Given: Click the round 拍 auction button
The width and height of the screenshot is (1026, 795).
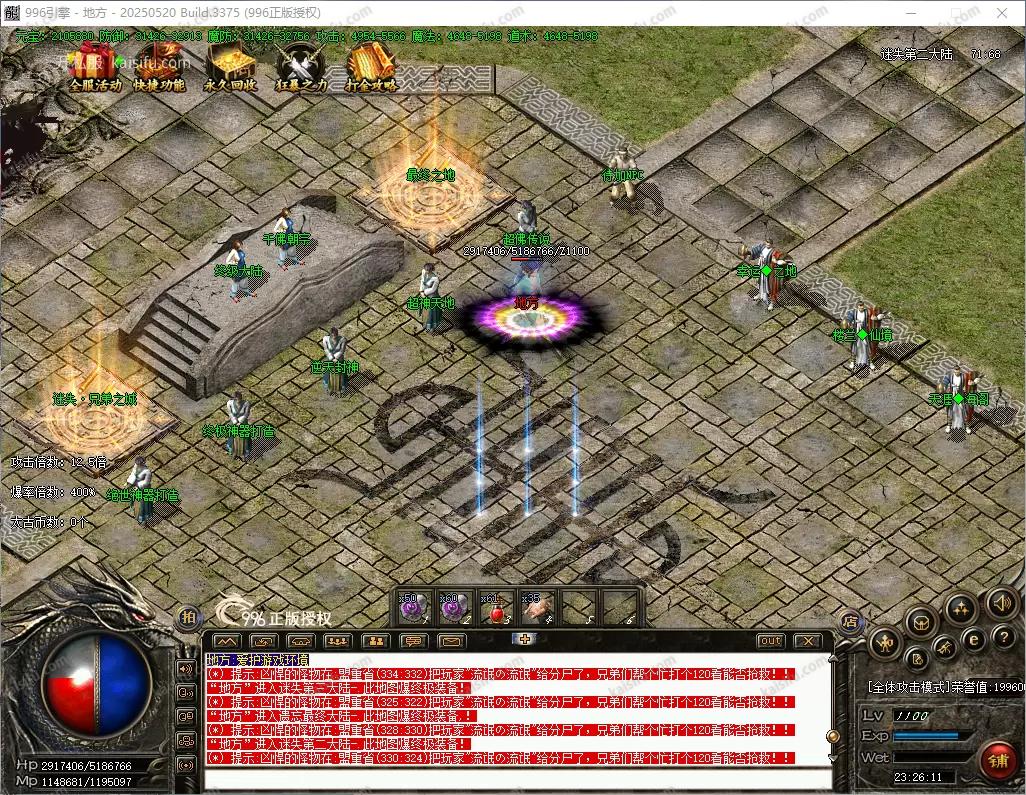Looking at the screenshot, I should pyautogui.click(x=187, y=617).
